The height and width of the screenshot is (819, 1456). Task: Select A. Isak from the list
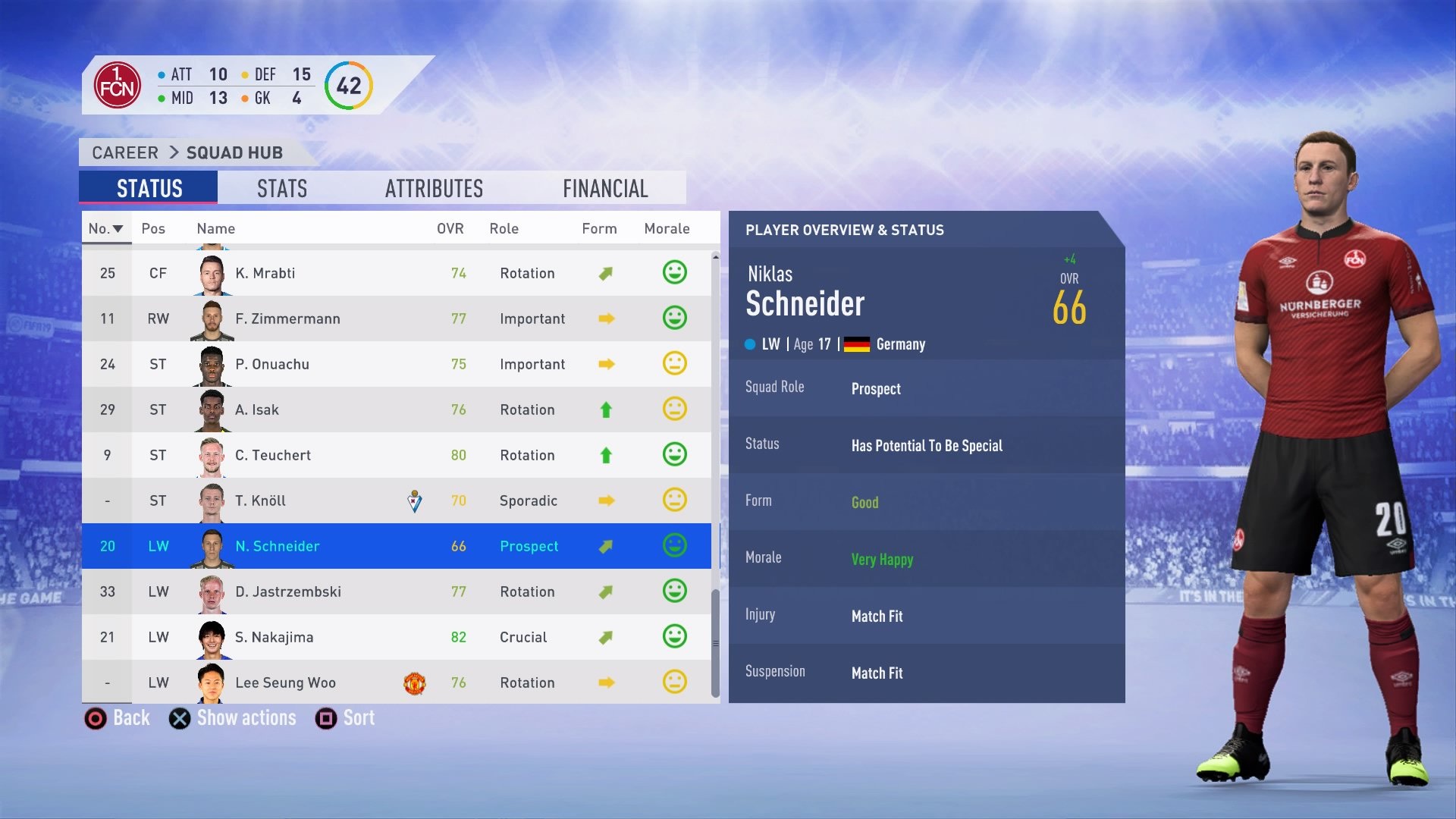pyautogui.click(x=396, y=409)
